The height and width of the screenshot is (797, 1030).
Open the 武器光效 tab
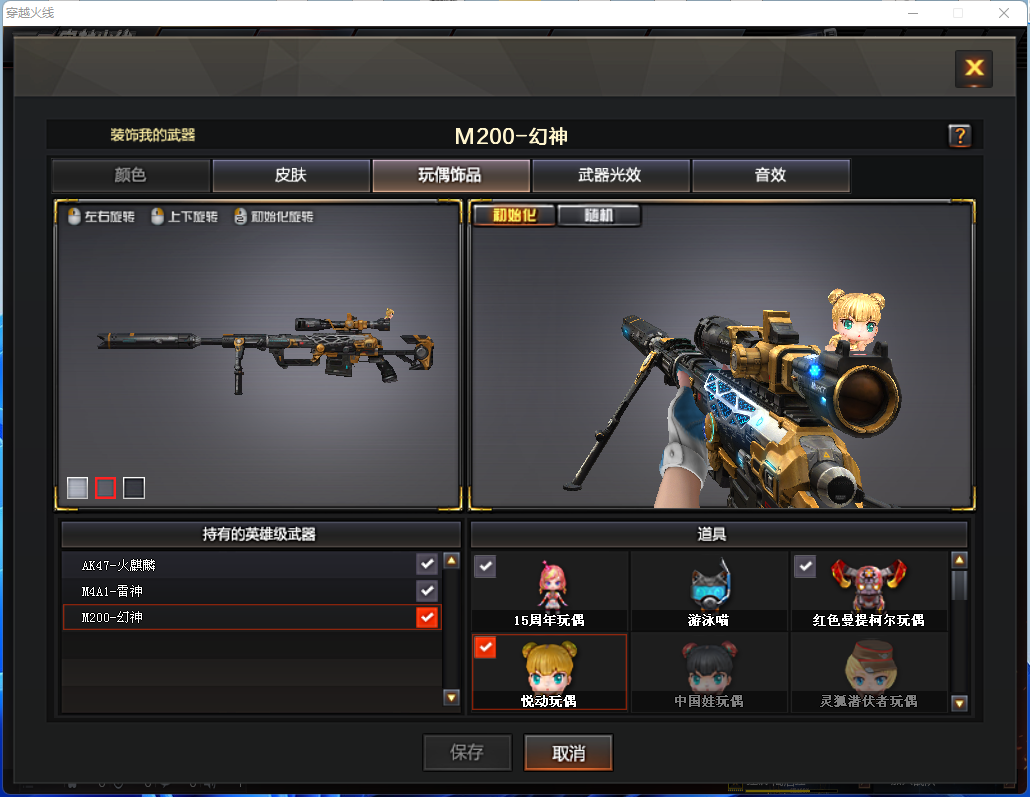coord(610,175)
